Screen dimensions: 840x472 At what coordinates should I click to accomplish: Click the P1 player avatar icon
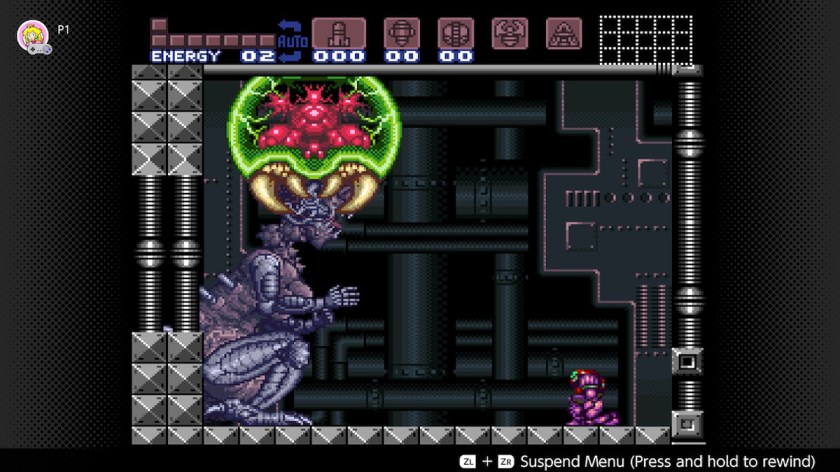click(31, 35)
